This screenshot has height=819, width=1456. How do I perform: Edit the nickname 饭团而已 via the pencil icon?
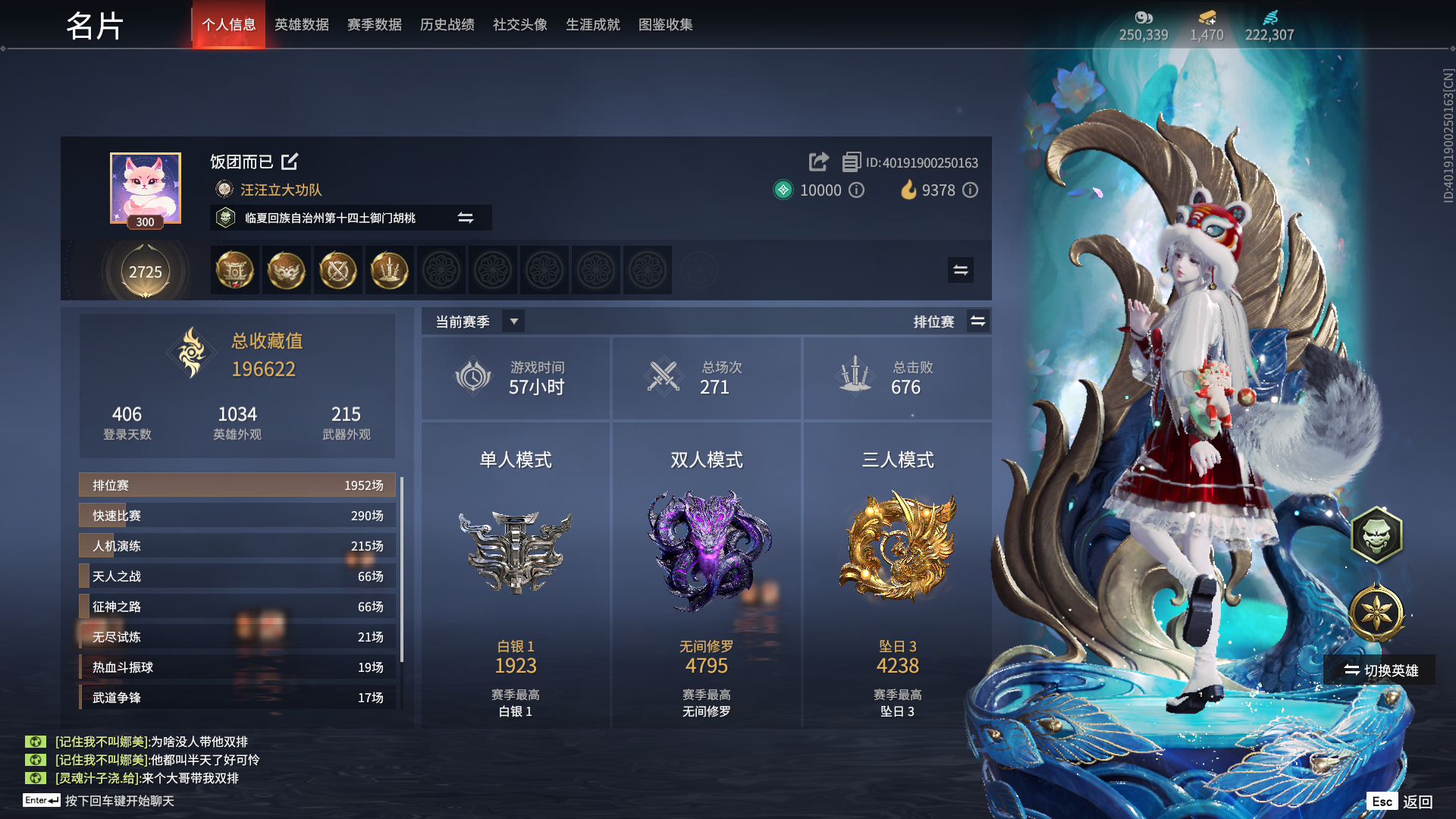tap(290, 162)
